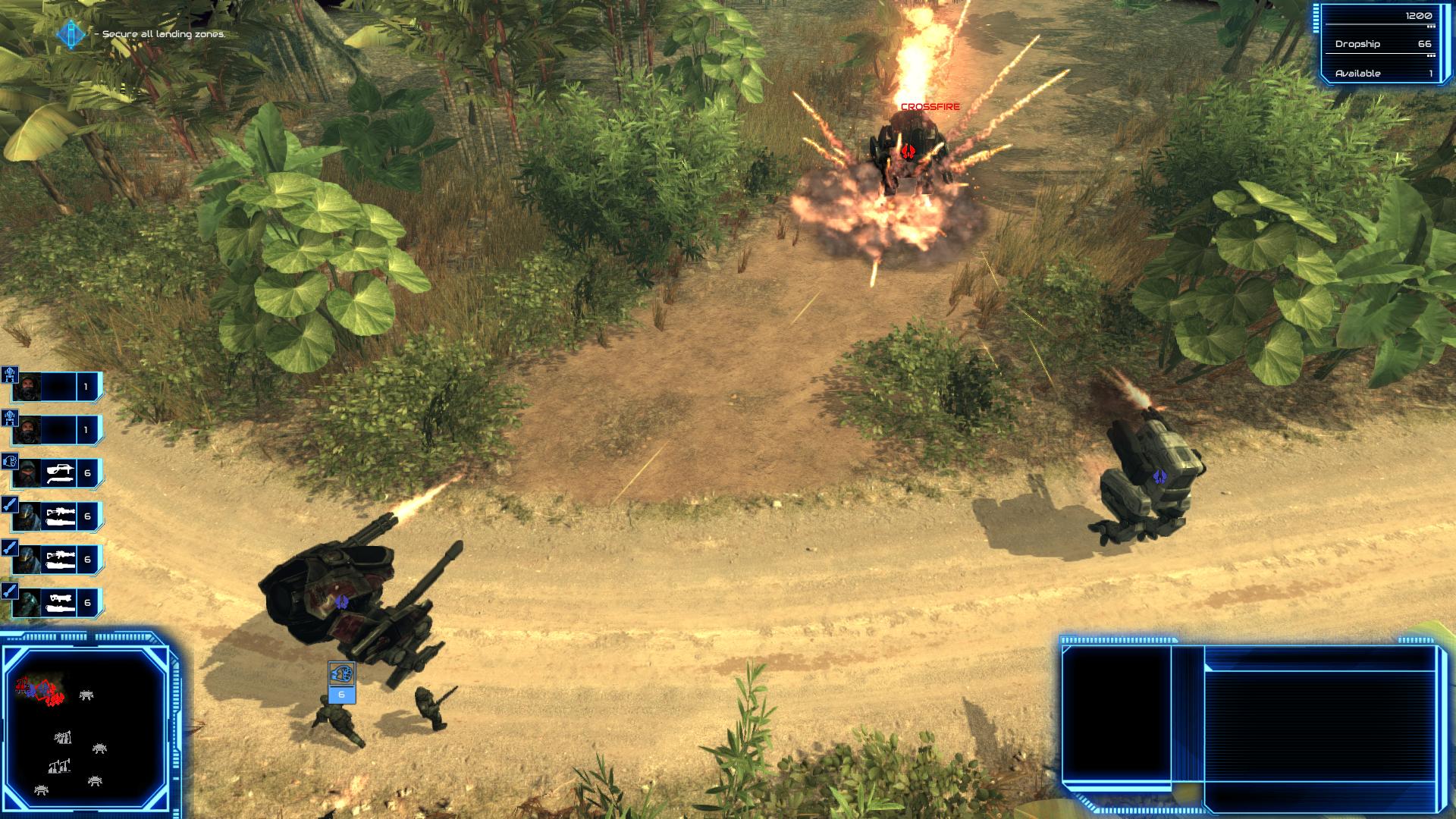Screen dimensions: 1456x819
Task: Click the sniper rifle weapon icon in the roster
Action: [x=61, y=516]
